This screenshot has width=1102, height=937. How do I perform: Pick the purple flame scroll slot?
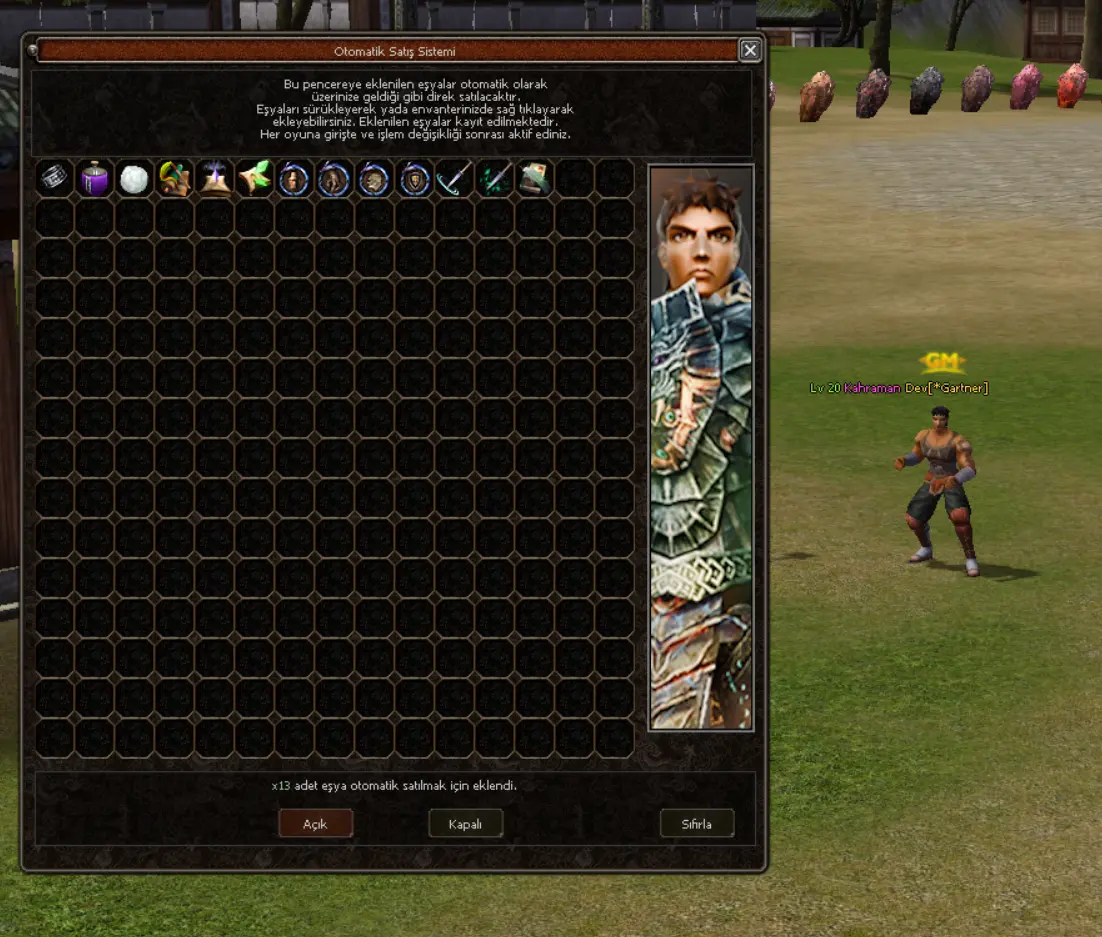215,179
